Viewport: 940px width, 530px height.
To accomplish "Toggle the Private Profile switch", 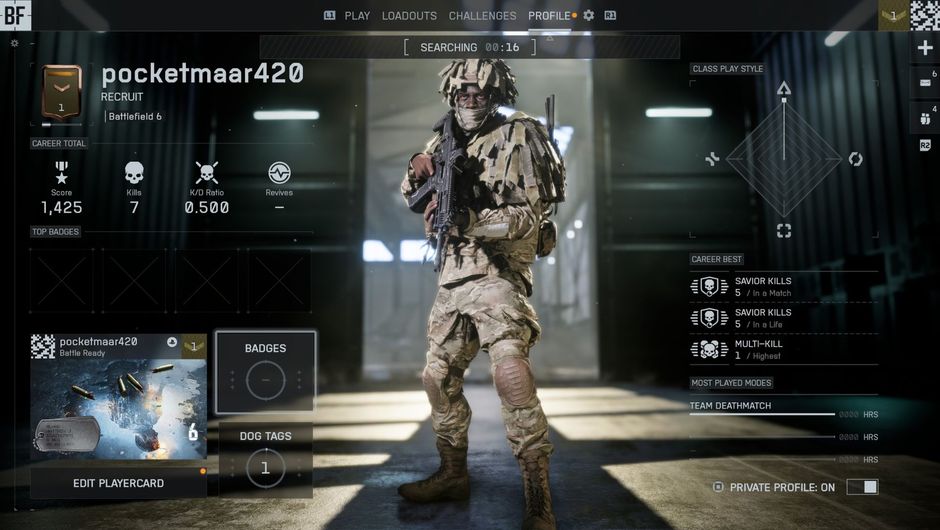I will (x=862, y=487).
